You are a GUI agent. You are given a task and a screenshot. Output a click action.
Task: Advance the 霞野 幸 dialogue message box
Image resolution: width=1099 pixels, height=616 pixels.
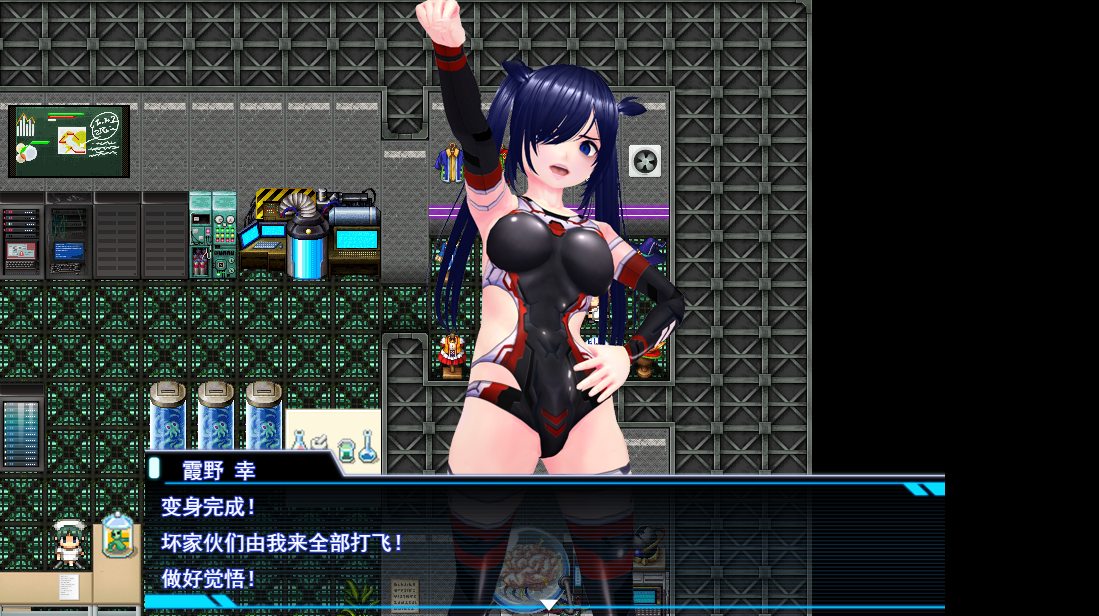click(x=545, y=541)
